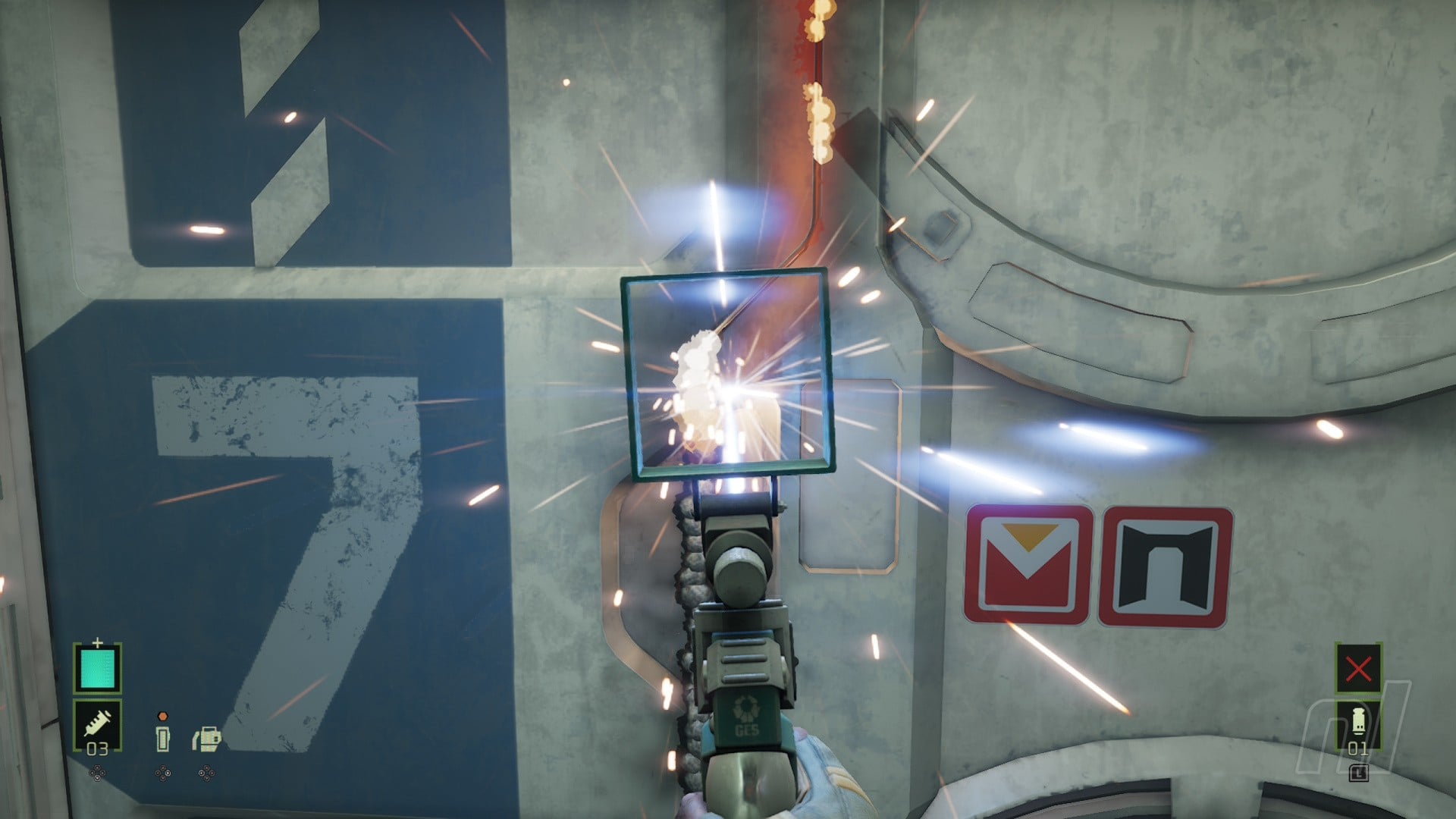Select the welding torch tool icon
Viewport: 1456px width, 819px height.
206,738
